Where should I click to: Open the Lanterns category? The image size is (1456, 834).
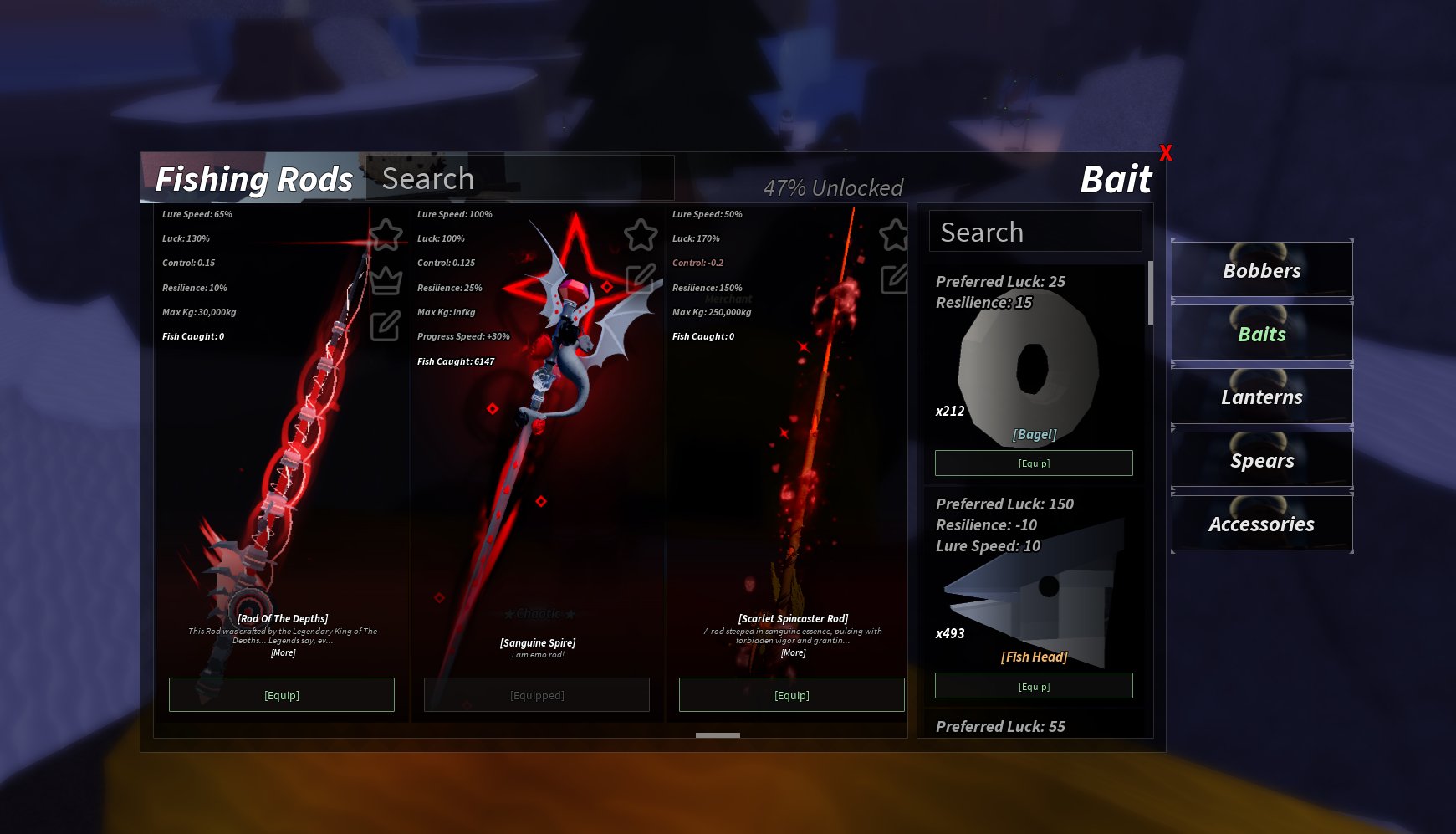coord(1262,397)
